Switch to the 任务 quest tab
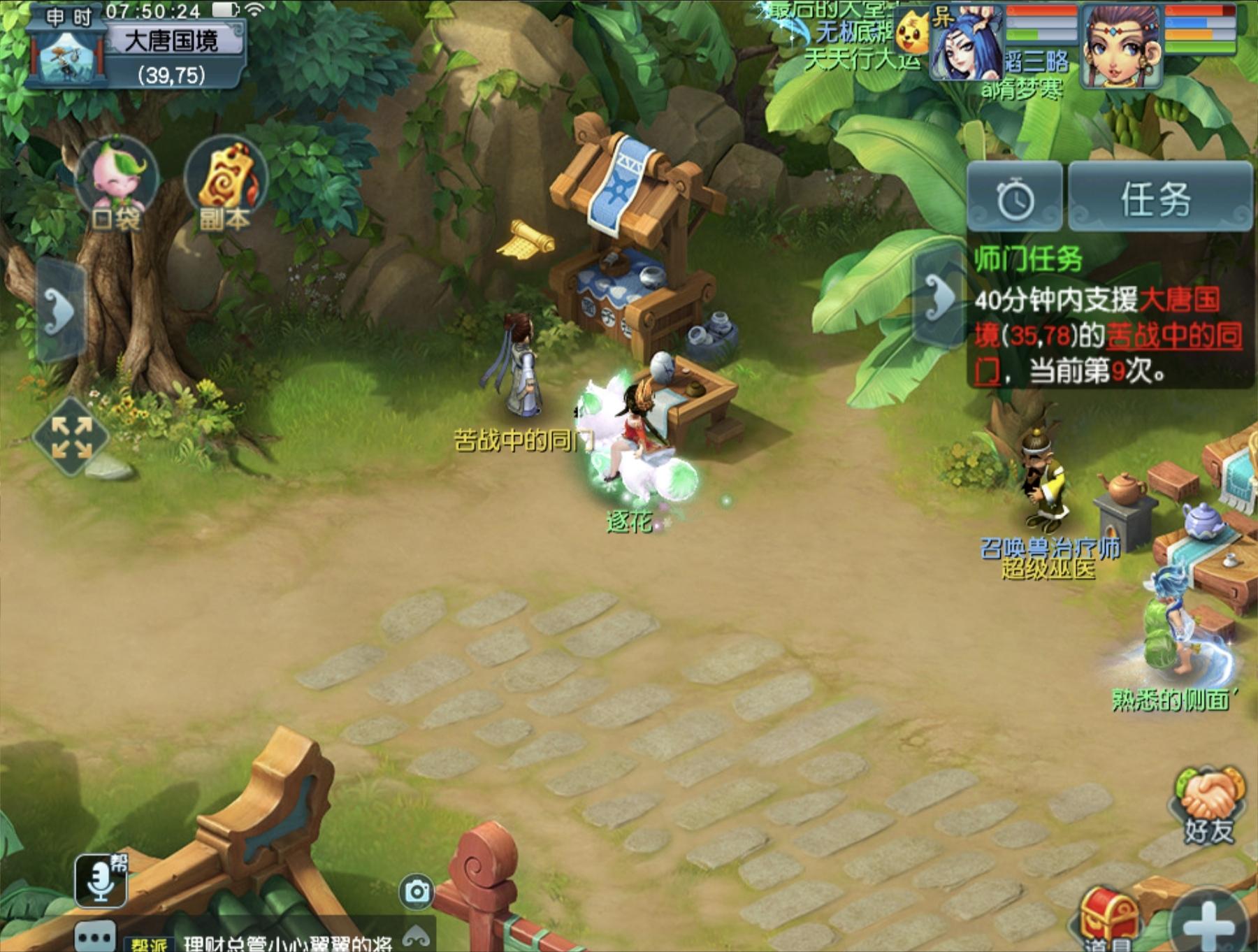This screenshot has height=952, width=1258. click(x=1158, y=199)
